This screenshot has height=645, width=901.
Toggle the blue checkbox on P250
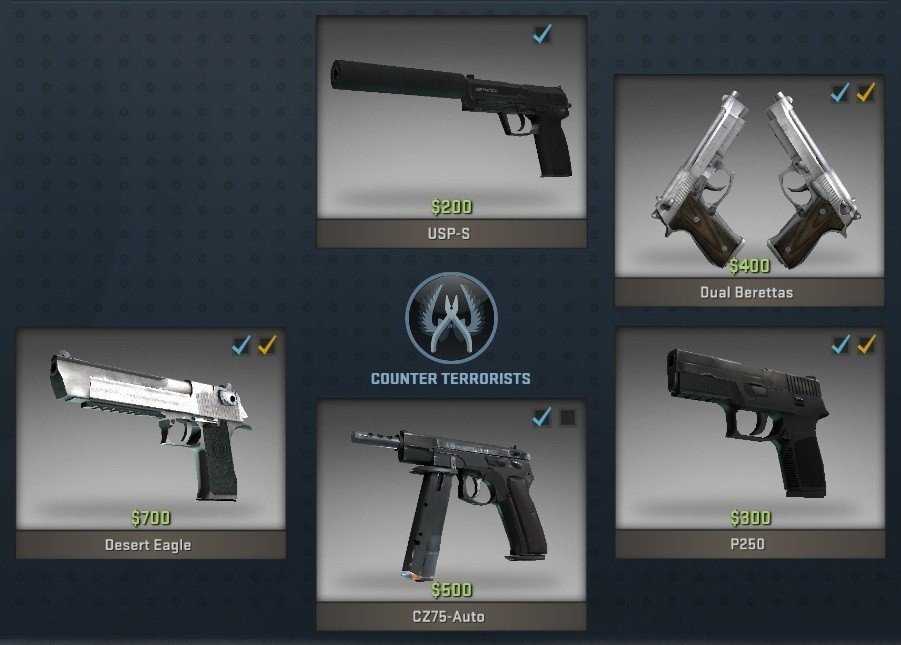pyautogui.click(x=840, y=345)
